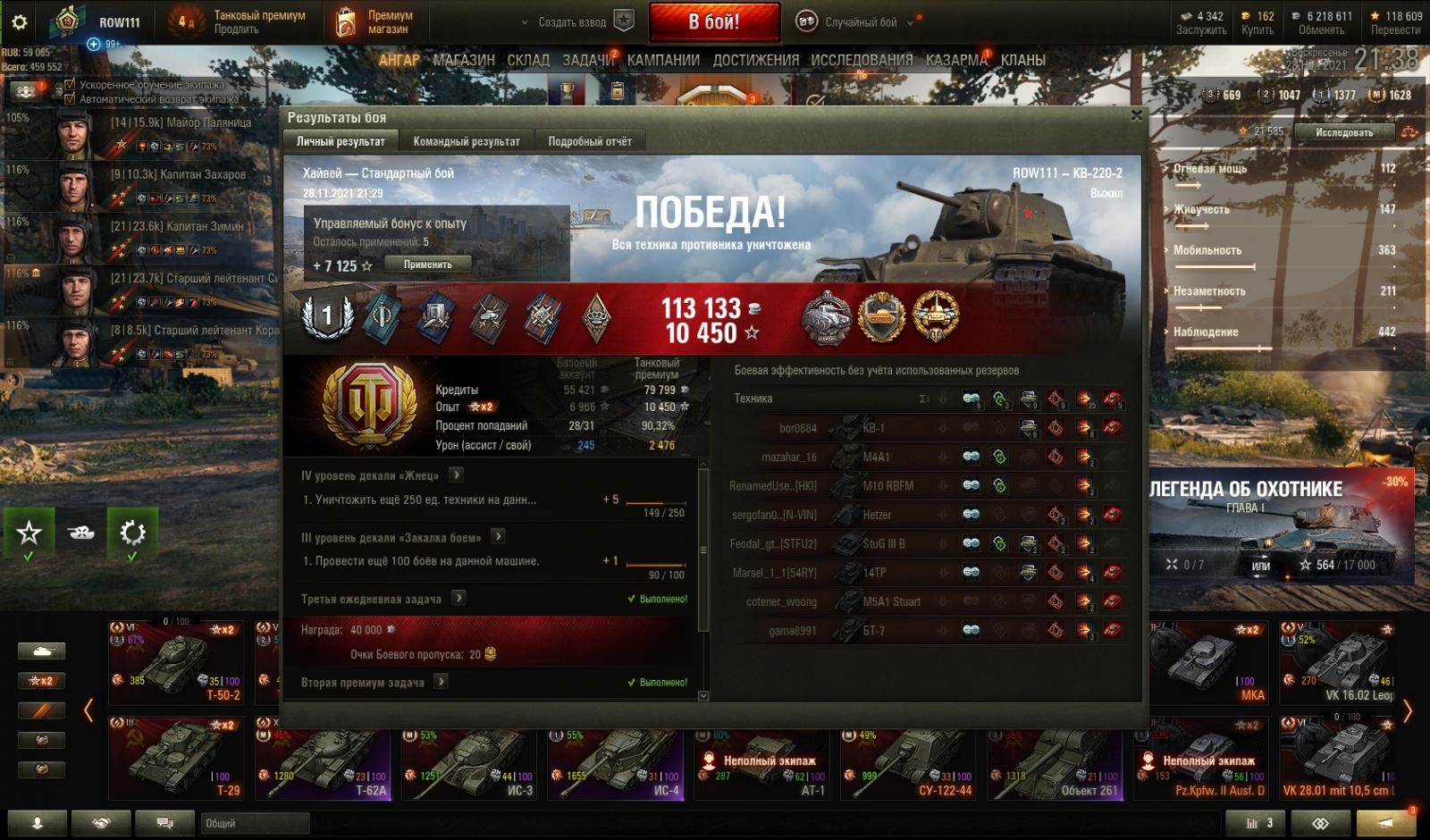Open game settings via the gear icon
This screenshot has width=1430, height=840.
19,22
